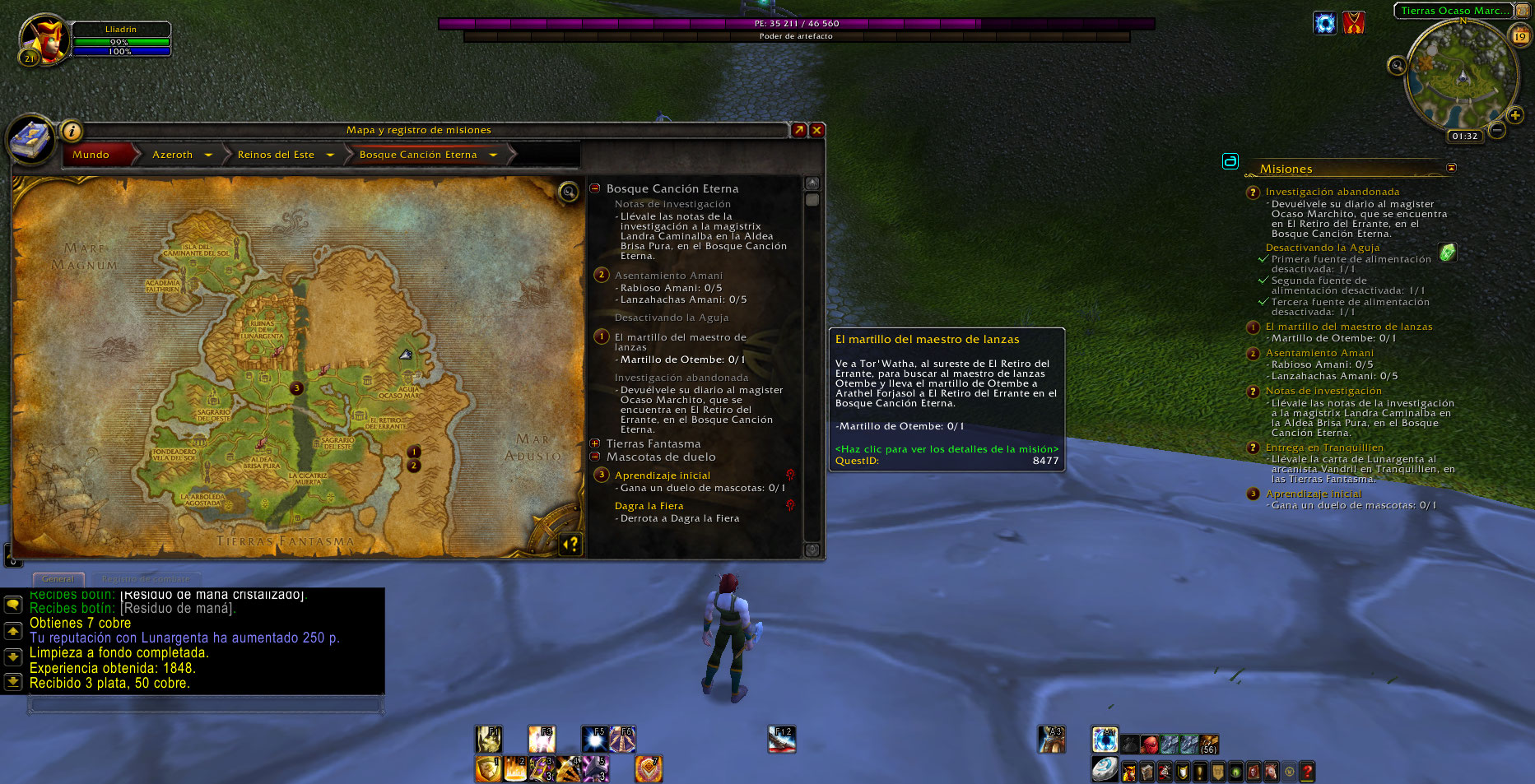Click the map's magnifying glass button
Screen dimensions: 1535x784
point(568,193)
